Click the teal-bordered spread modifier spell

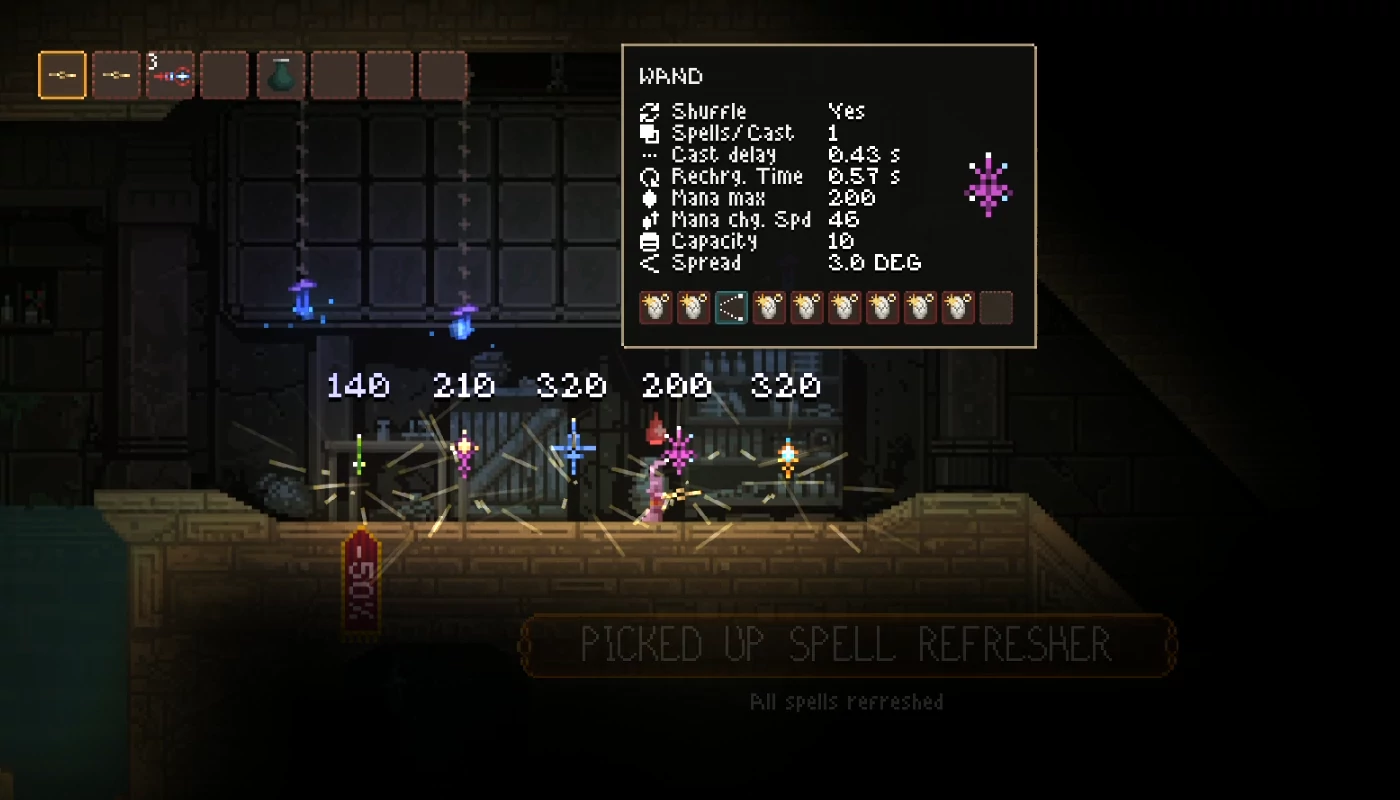(731, 308)
